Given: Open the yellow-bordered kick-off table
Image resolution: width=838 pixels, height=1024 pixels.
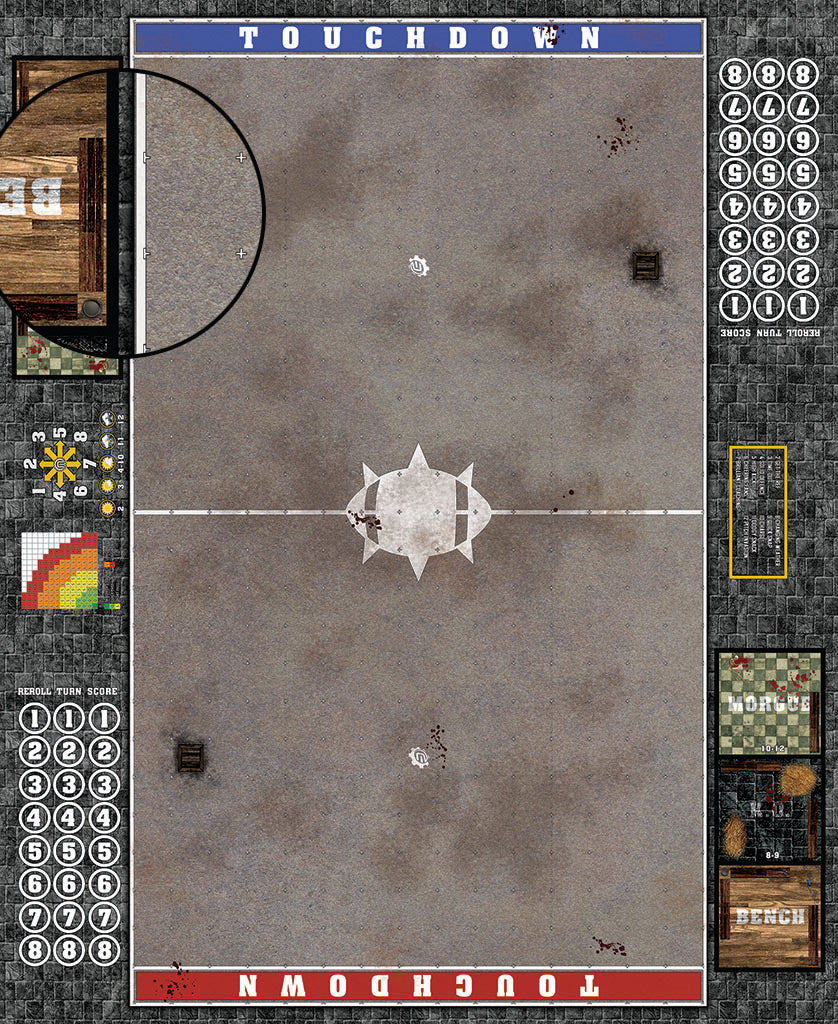Looking at the screenshot, I should point(758,512).
